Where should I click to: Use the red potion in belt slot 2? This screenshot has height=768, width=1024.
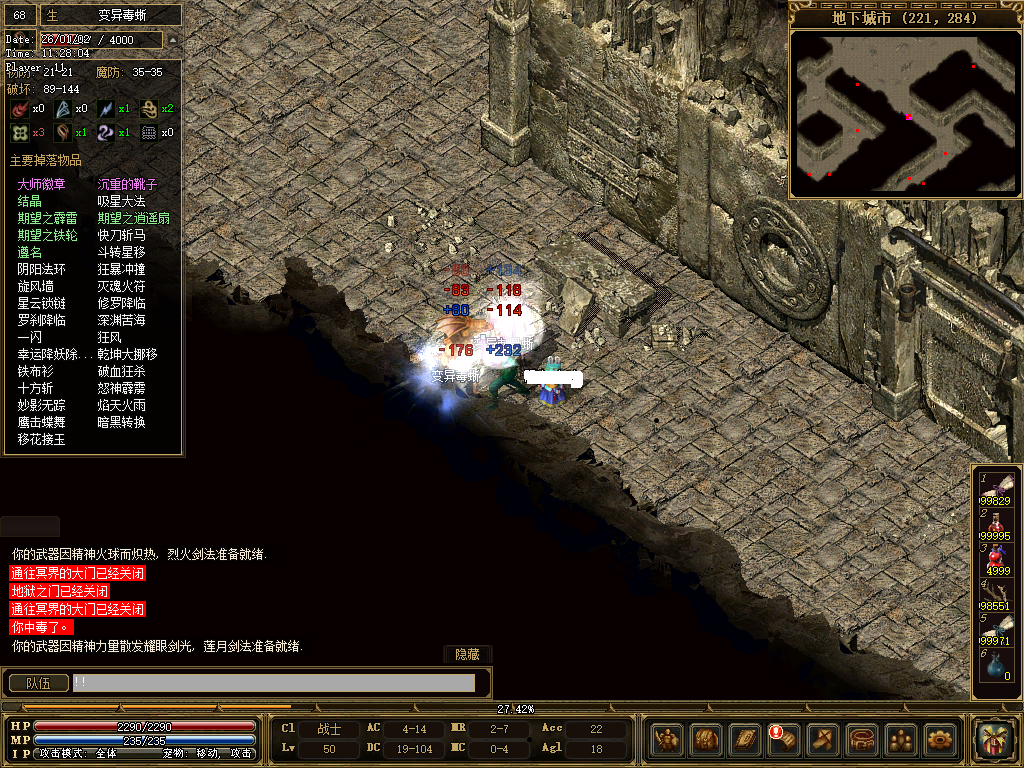[995, 524]
